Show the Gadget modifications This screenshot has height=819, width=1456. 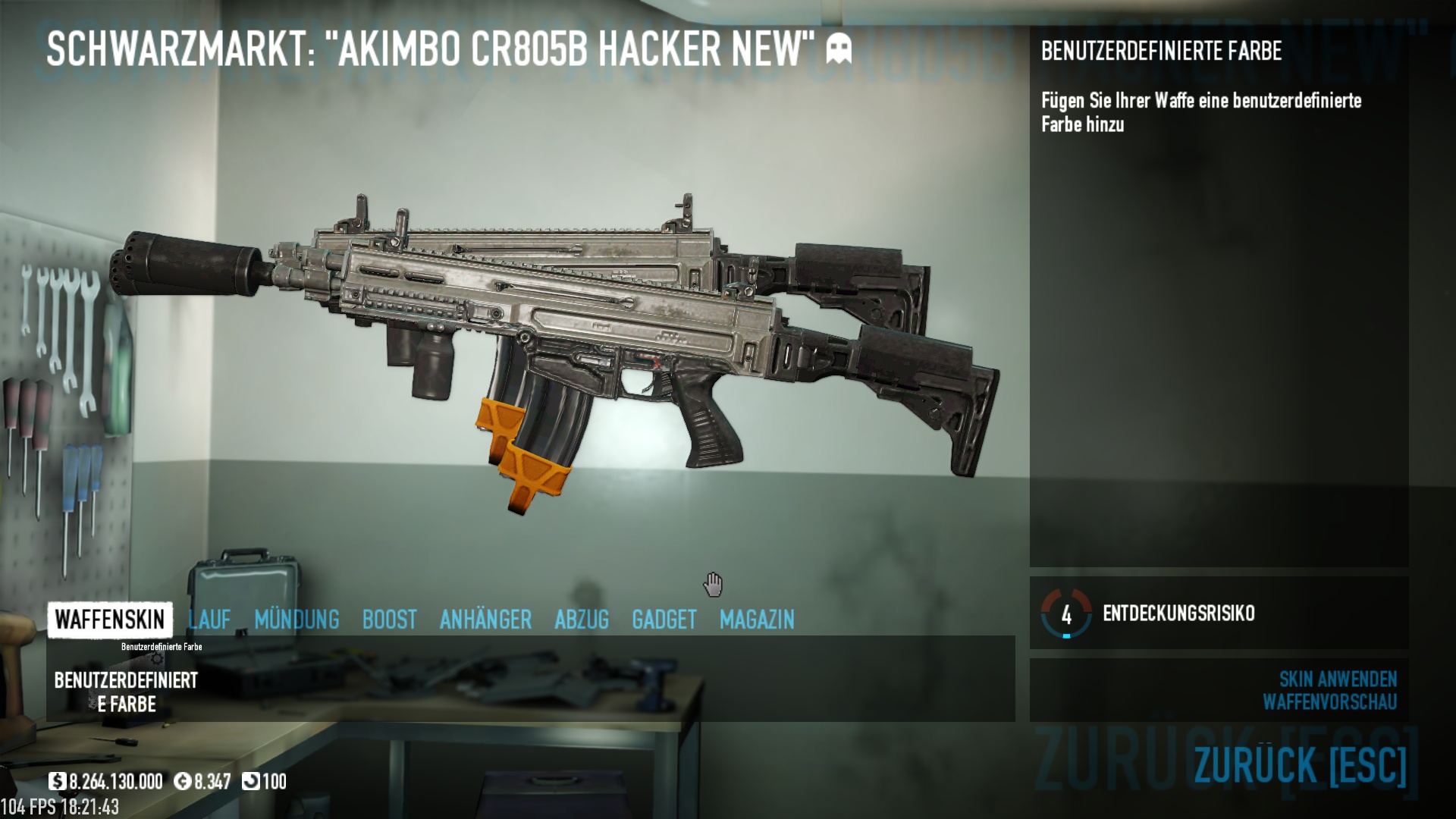tap(664, 620)
